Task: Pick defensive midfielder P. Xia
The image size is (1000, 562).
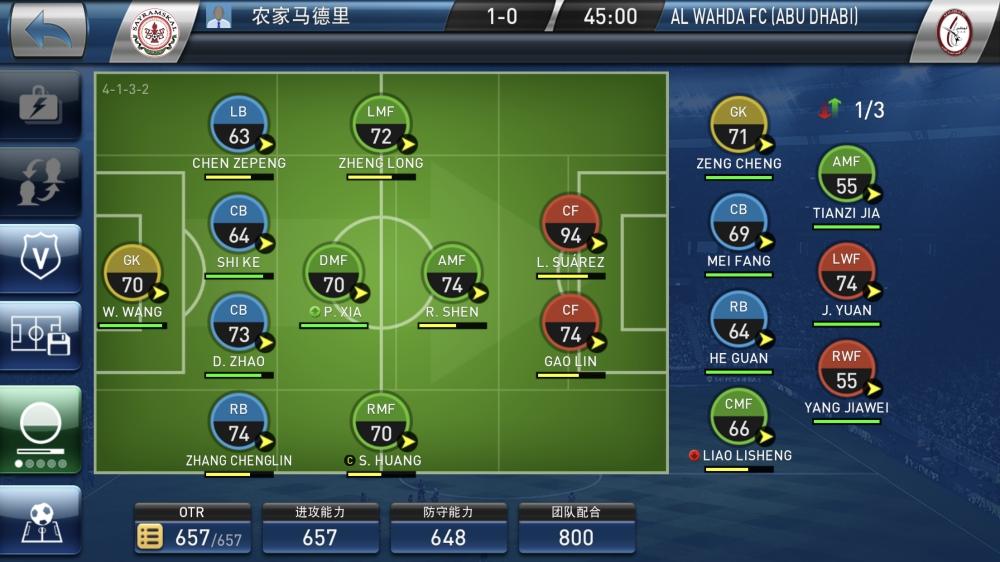Action: [333, 273]
